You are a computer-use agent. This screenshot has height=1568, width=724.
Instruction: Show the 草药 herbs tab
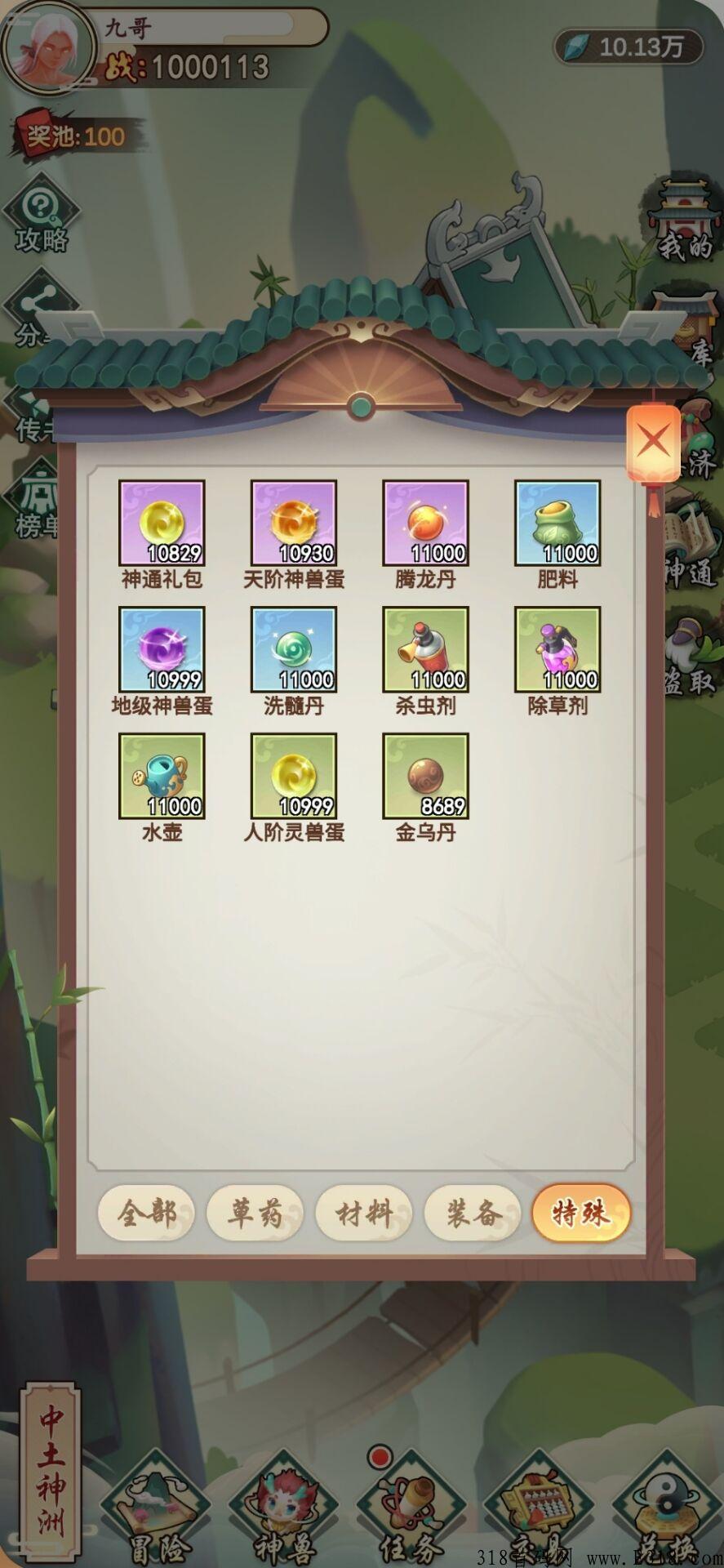(x=255, y=1214)
